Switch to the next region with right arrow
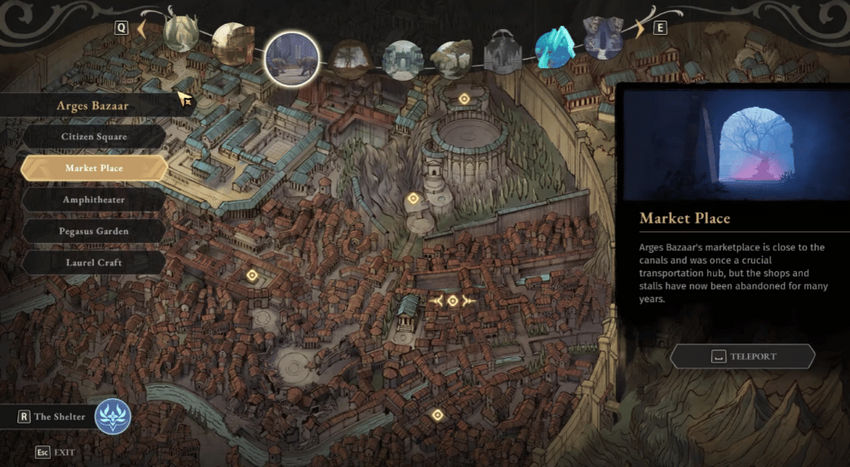Screen dimensions: 850x467 pos(638,28)
